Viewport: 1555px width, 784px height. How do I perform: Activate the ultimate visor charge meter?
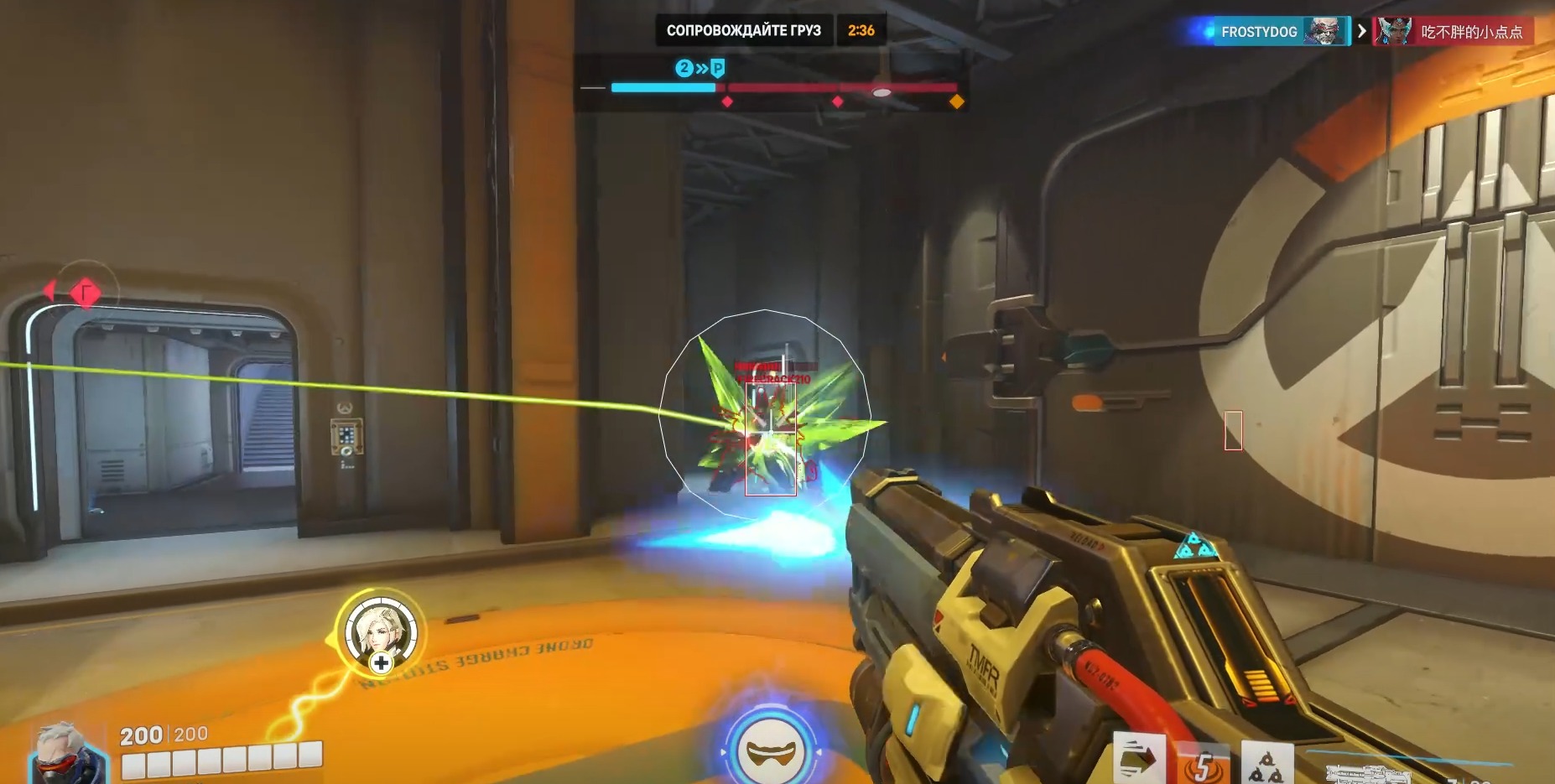pos(770,750)
